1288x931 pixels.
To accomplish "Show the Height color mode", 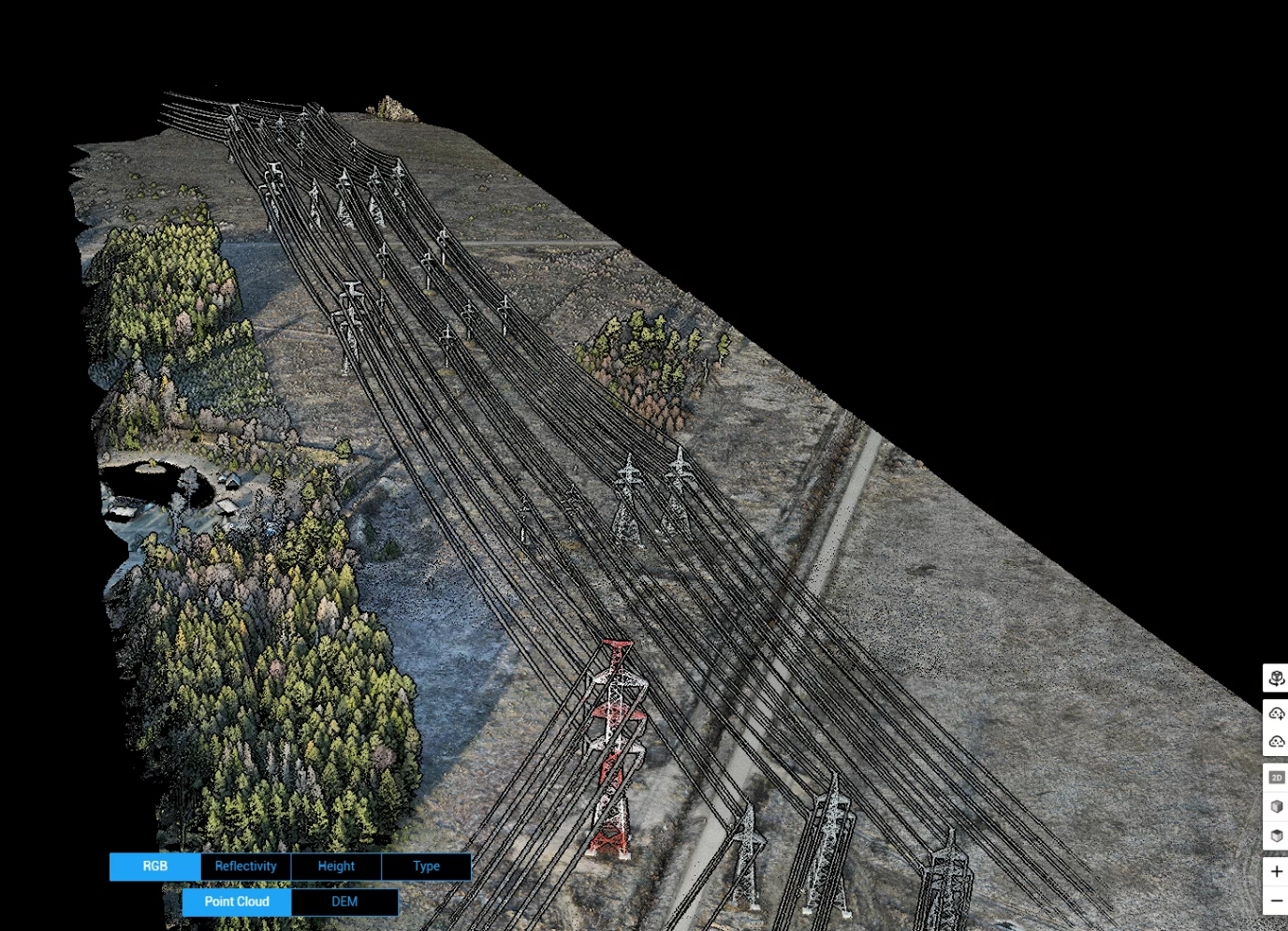I will pyautogui.click(x=336, y=866).
